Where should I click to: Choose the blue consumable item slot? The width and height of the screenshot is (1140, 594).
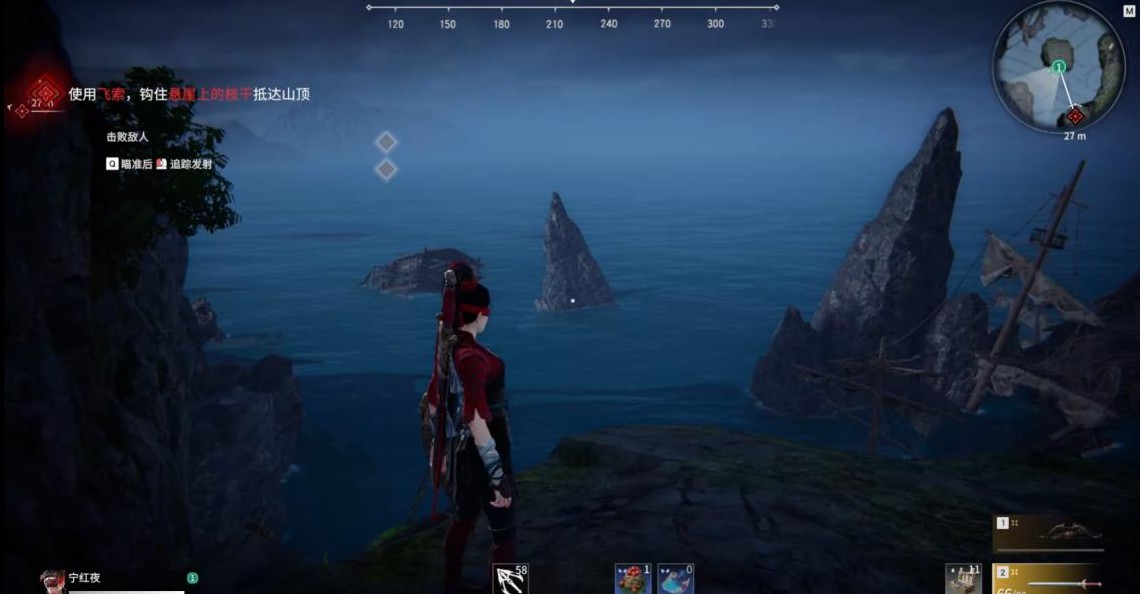(x=675, y=579)
